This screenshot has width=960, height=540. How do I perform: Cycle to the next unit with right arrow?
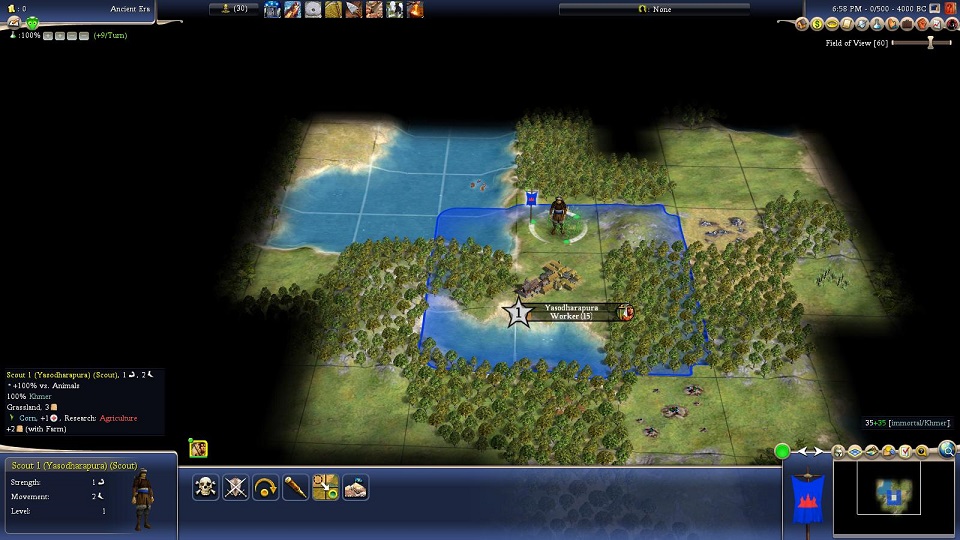(x=818, y=452)
